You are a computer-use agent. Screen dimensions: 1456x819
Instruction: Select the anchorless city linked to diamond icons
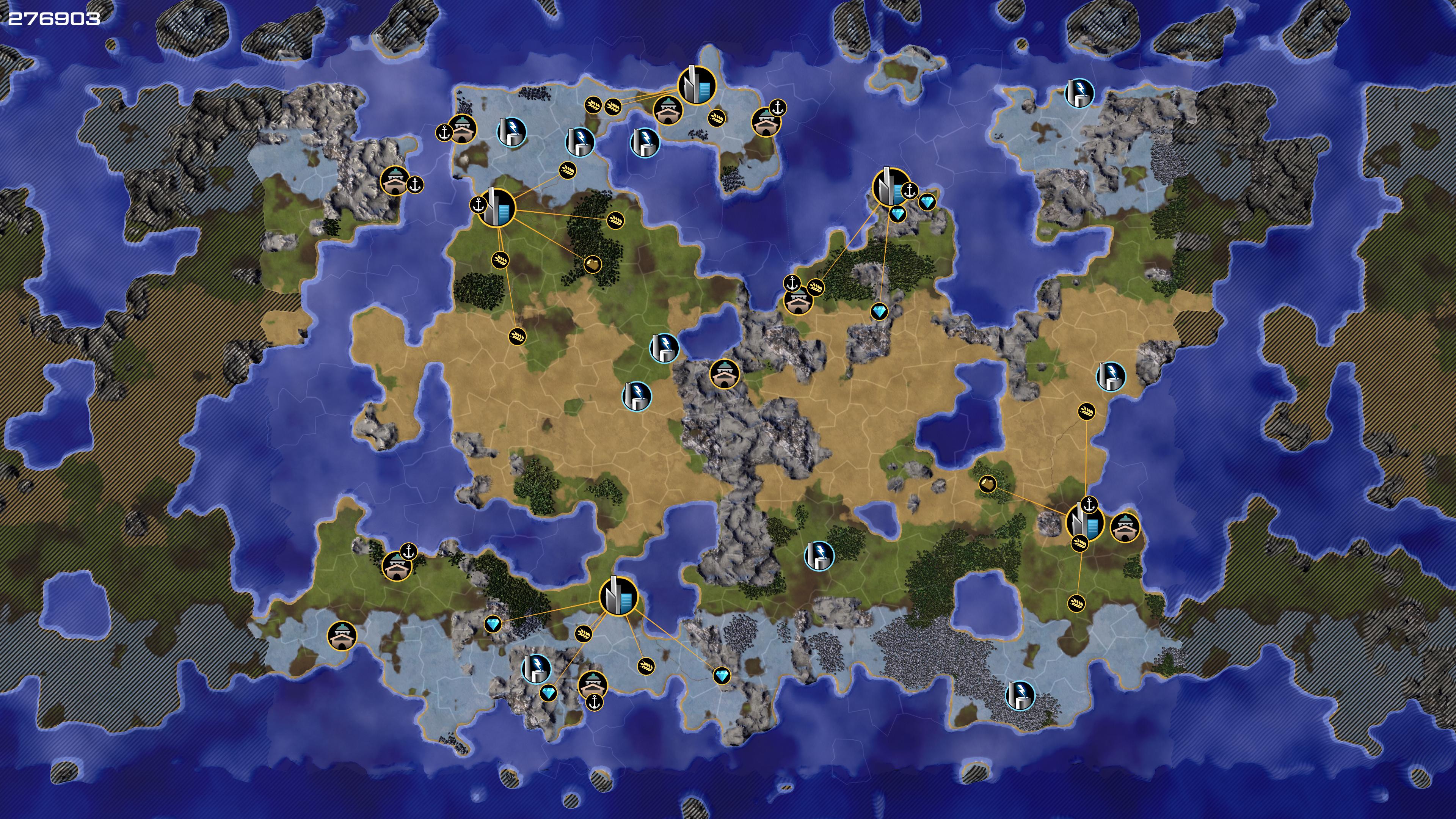click(x=618, y=596)
